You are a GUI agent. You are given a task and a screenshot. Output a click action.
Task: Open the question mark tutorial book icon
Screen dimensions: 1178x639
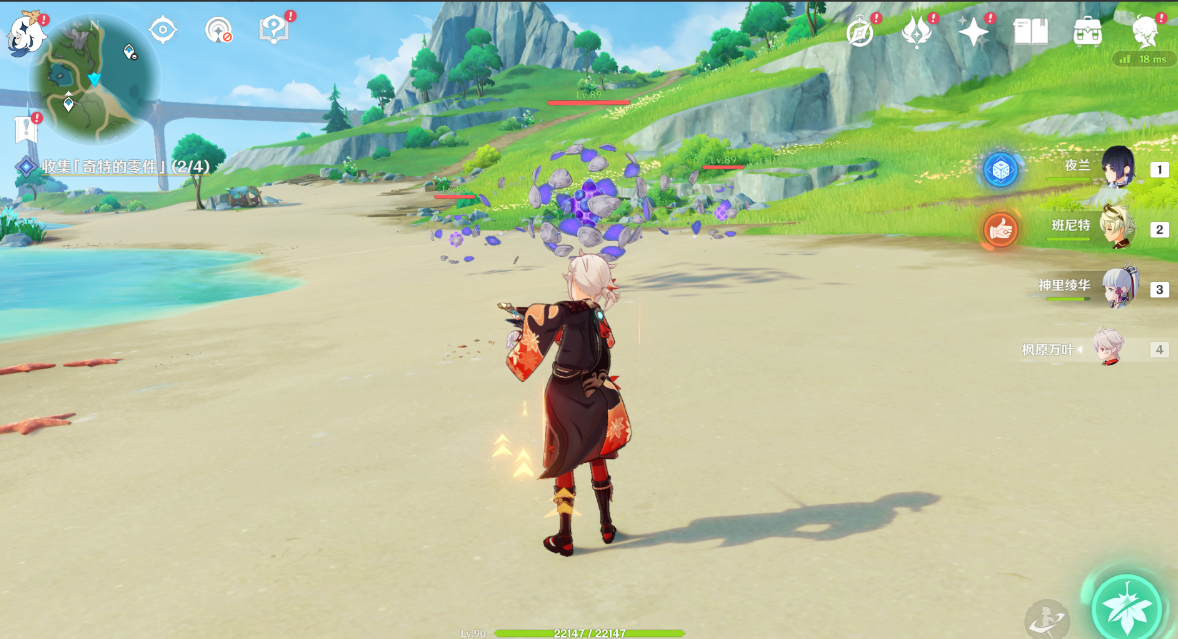click(x=273, y=29)
